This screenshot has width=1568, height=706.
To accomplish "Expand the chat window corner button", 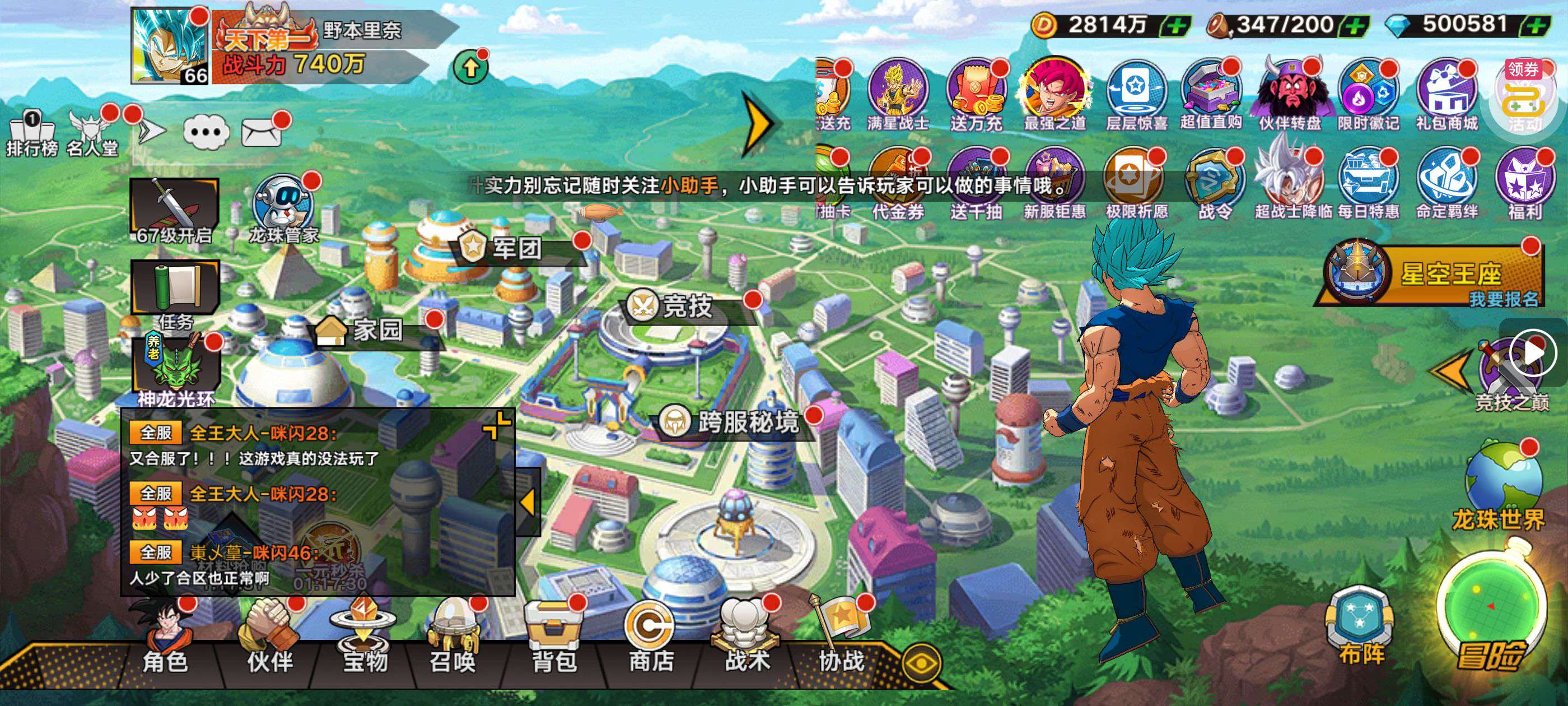I will tap(497, 425).
